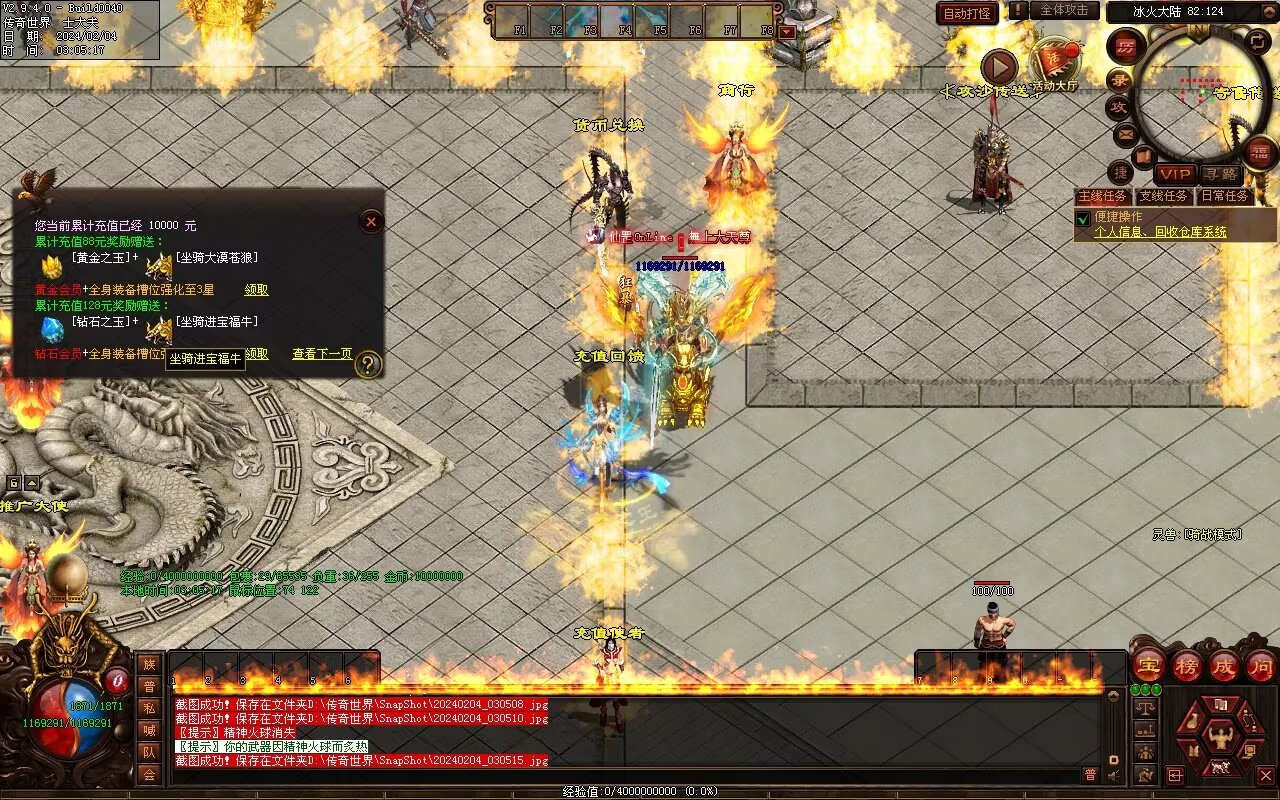Viewport: 1280px width, 800px height.
Task: Switch to the 主线任务 main quest tab
Action: pos(1103,196)
